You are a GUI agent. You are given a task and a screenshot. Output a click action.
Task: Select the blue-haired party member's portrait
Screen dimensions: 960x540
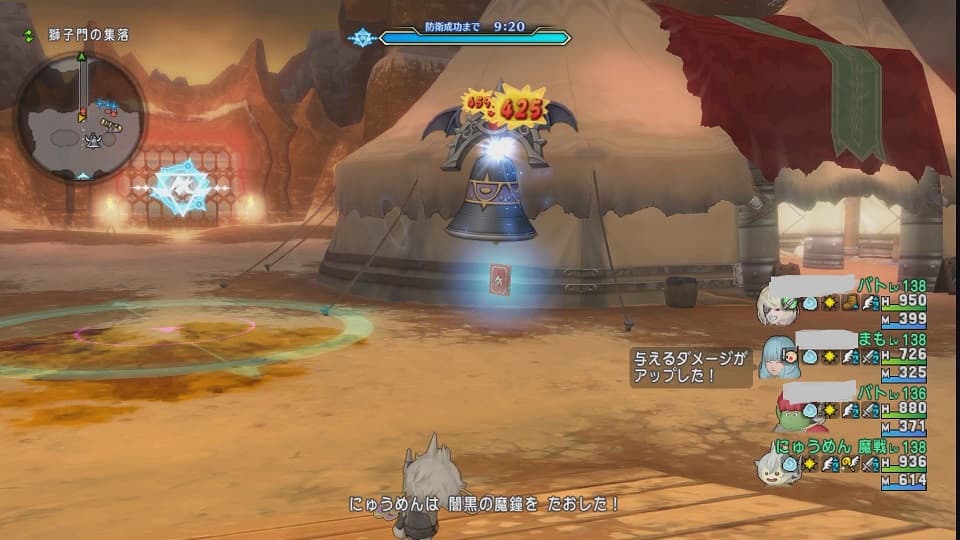pos(778,356)
